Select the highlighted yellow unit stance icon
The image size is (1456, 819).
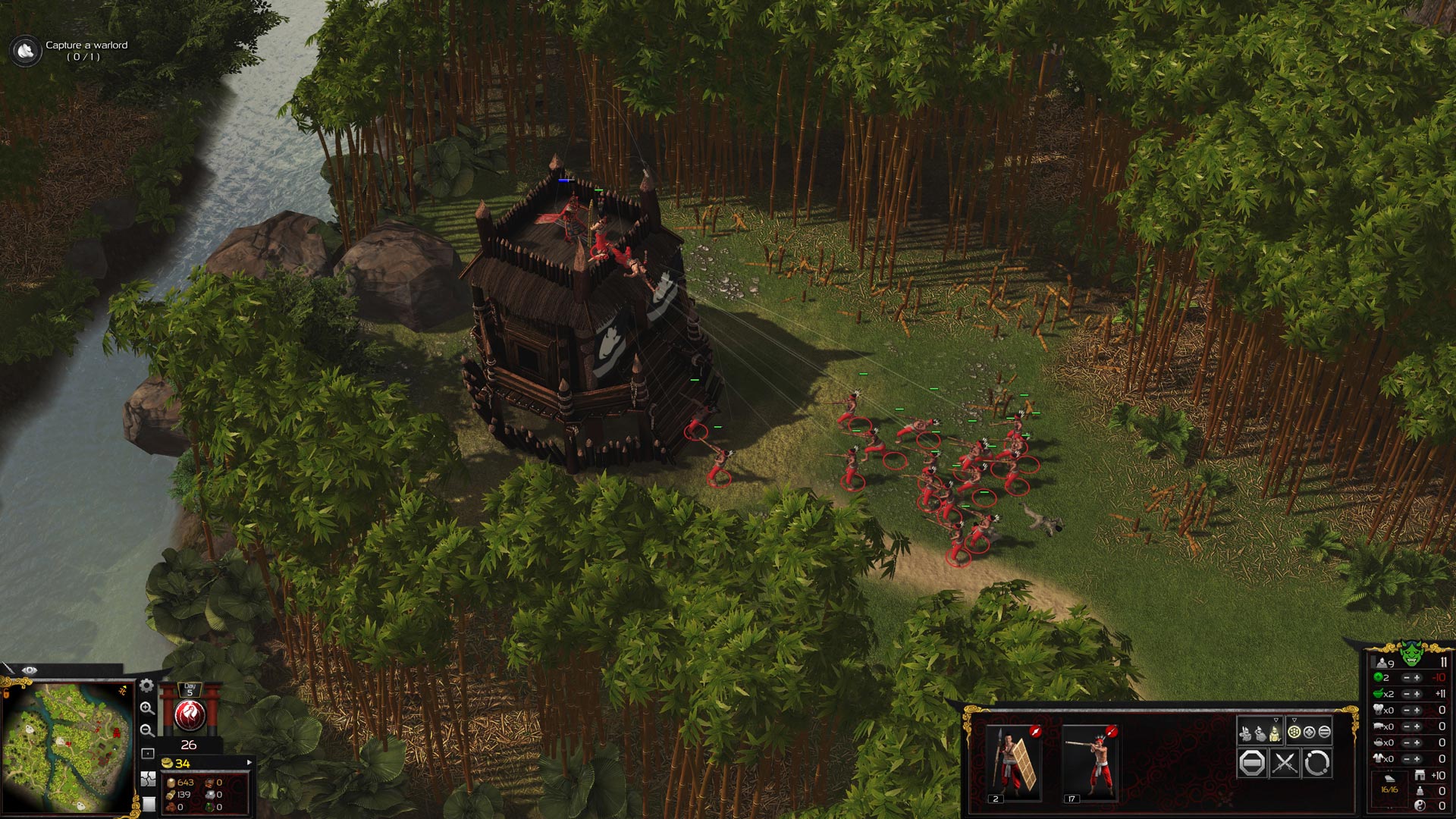click(x=1276, y=733)
